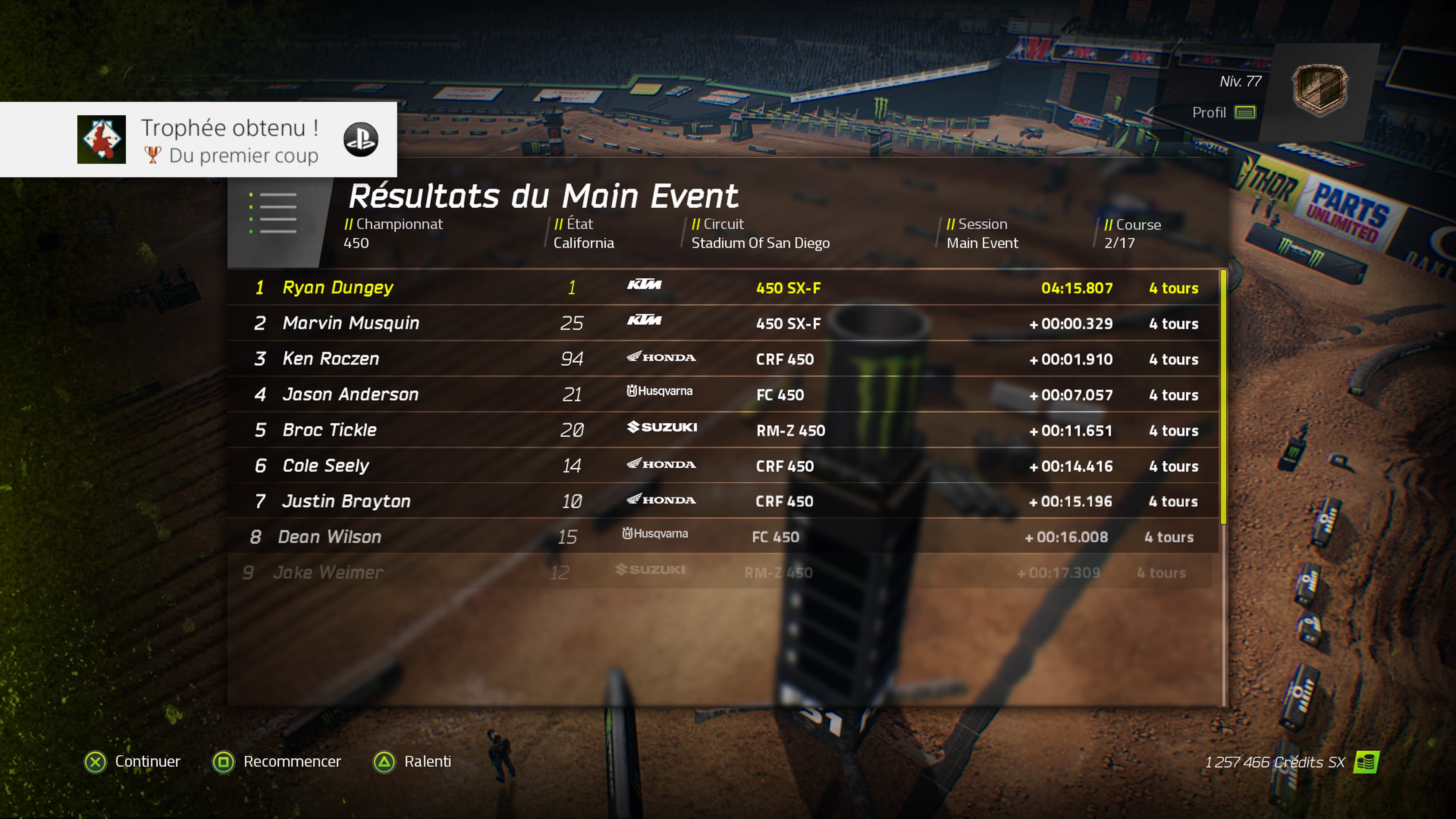Highlight Jason Anderson's row
1456x819 pixels.
pos(723,394)
